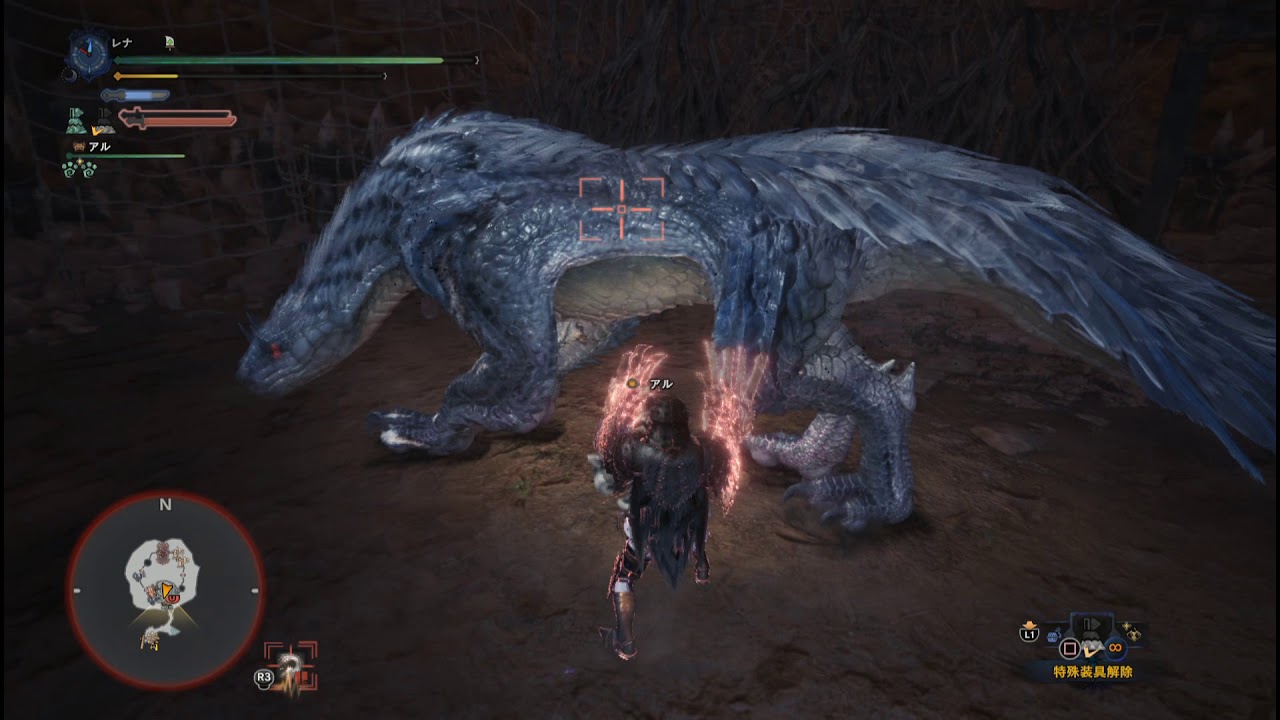Click the green sharpness weapon icon beside レナ
This screenshot has height=720, width=1280.
click(169, 43)
